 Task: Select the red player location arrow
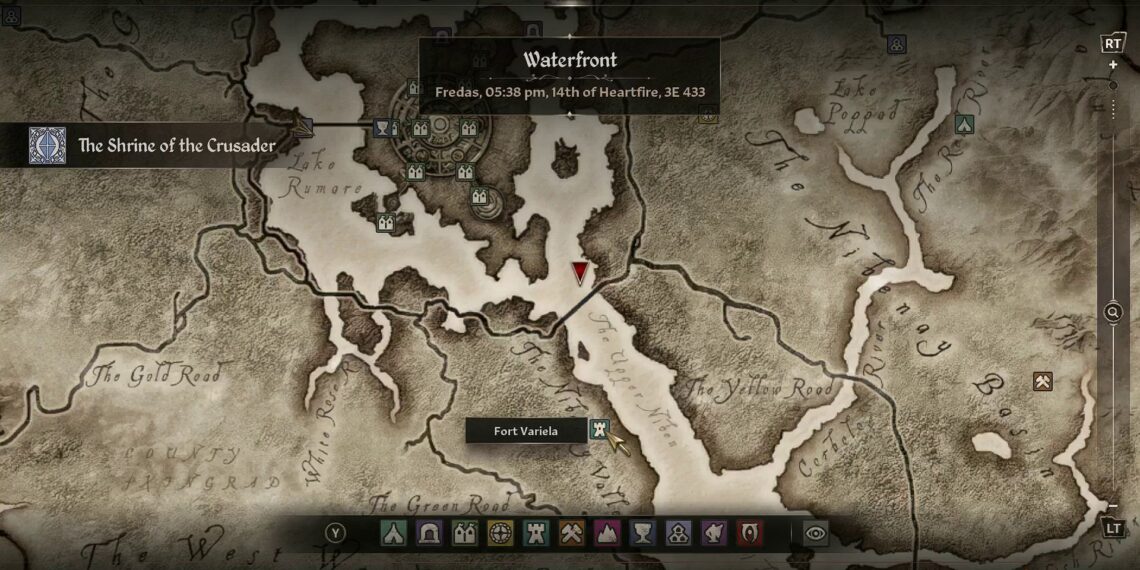tap(580, 273)
